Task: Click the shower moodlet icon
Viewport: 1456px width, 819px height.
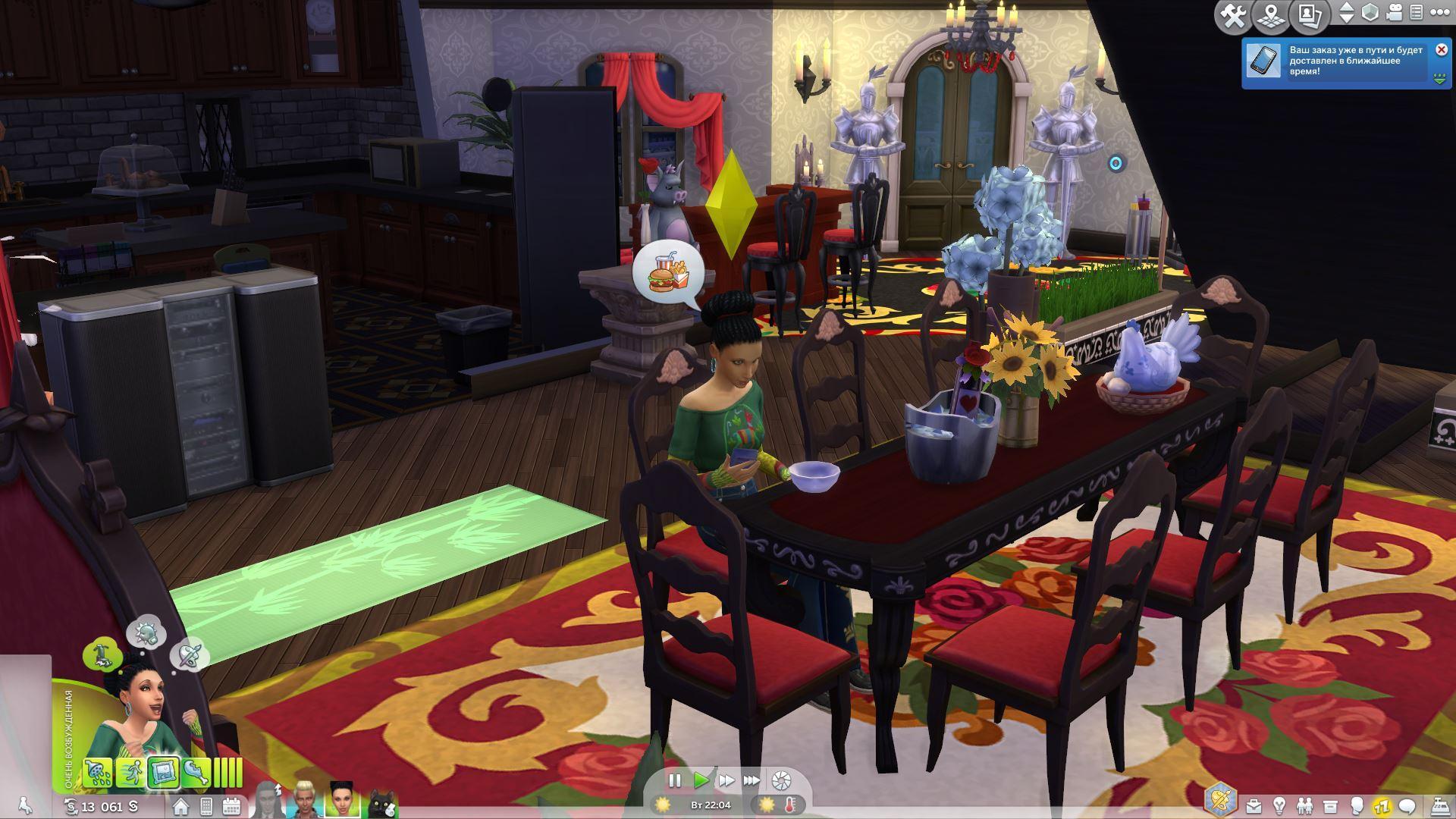Action: (98, 772)
